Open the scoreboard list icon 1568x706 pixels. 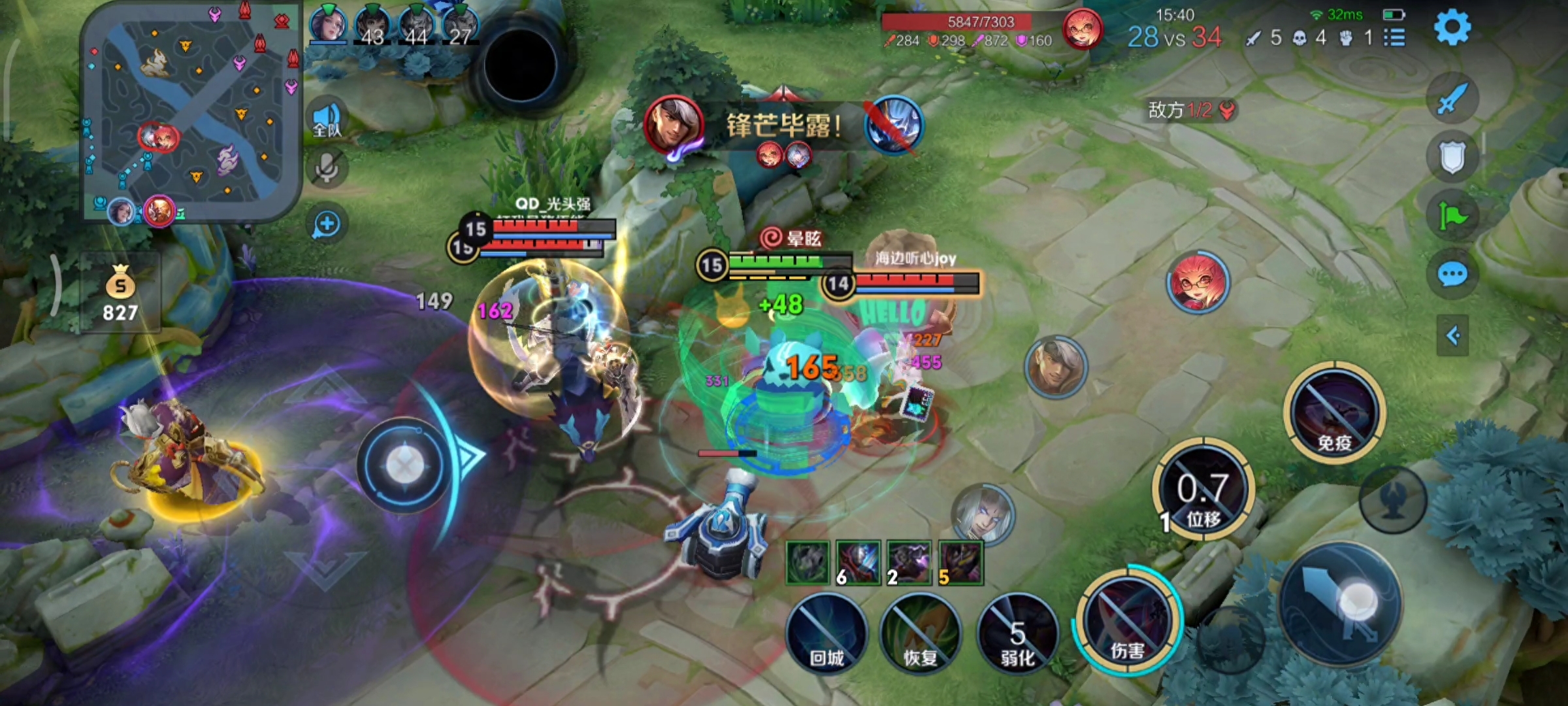click(1394, 38)
